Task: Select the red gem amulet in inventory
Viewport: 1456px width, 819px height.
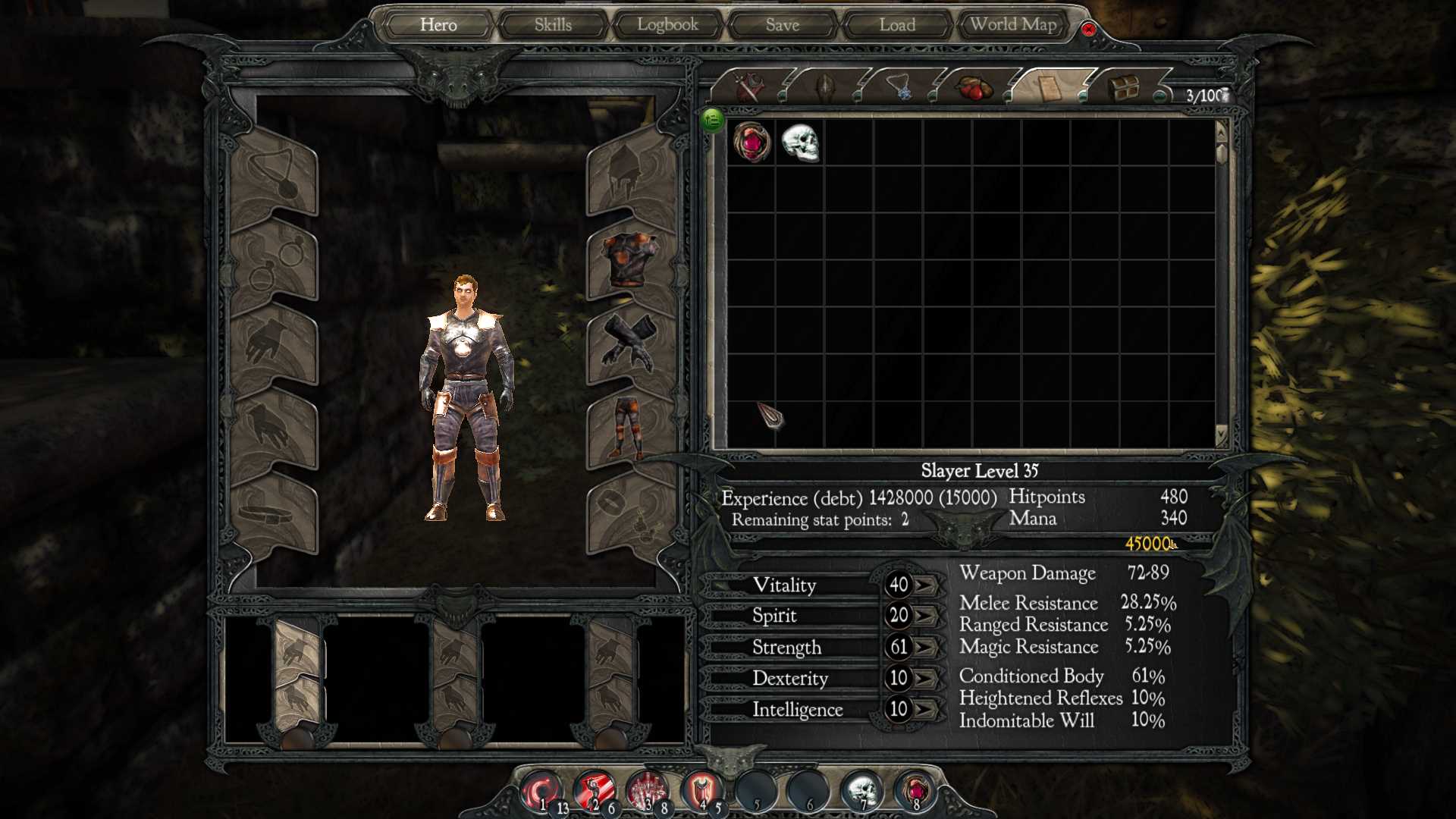Action: [x=752, y=142]
